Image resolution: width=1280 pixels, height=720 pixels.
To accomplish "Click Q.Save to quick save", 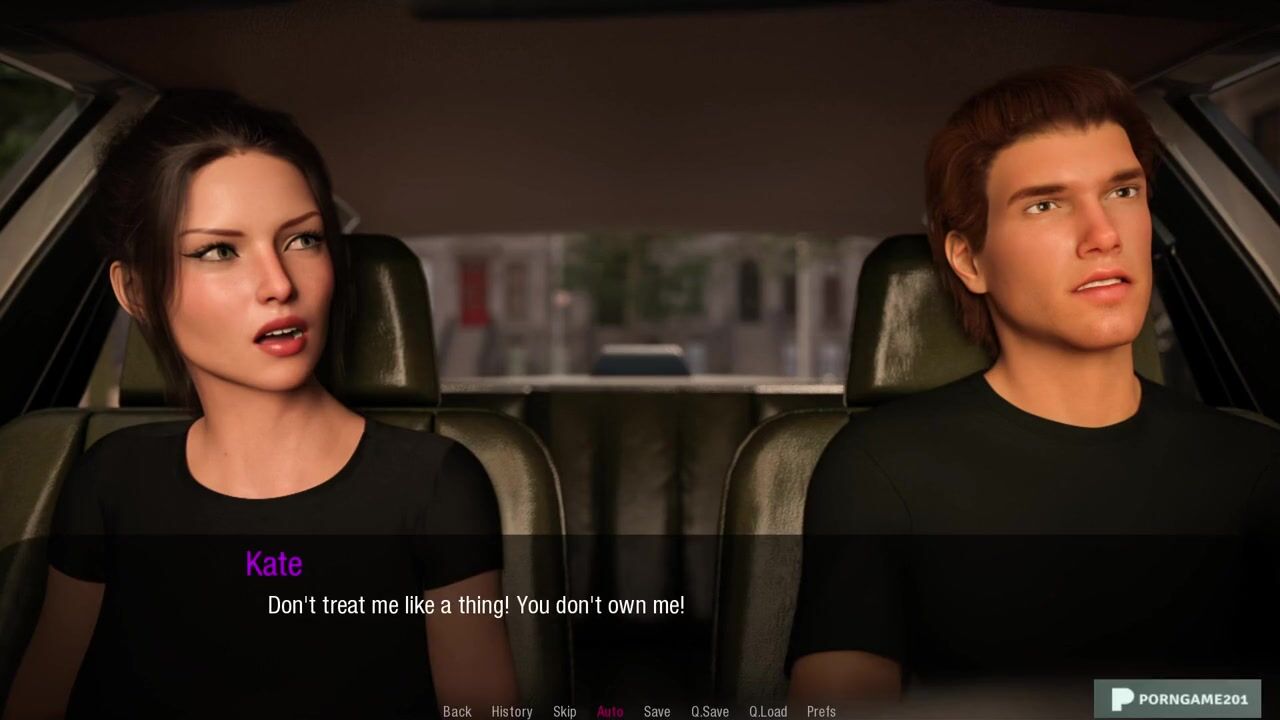I will [709, 712].
